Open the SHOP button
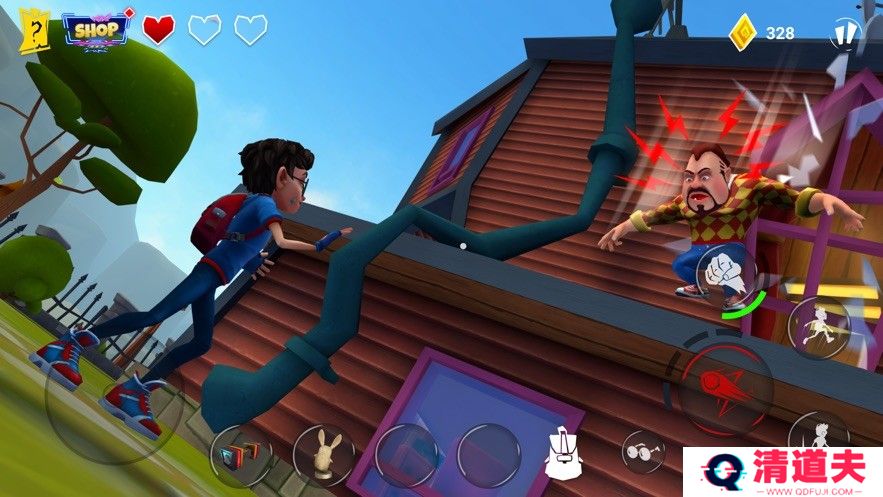This screenshot has width=883, height=497. (97, 28)
